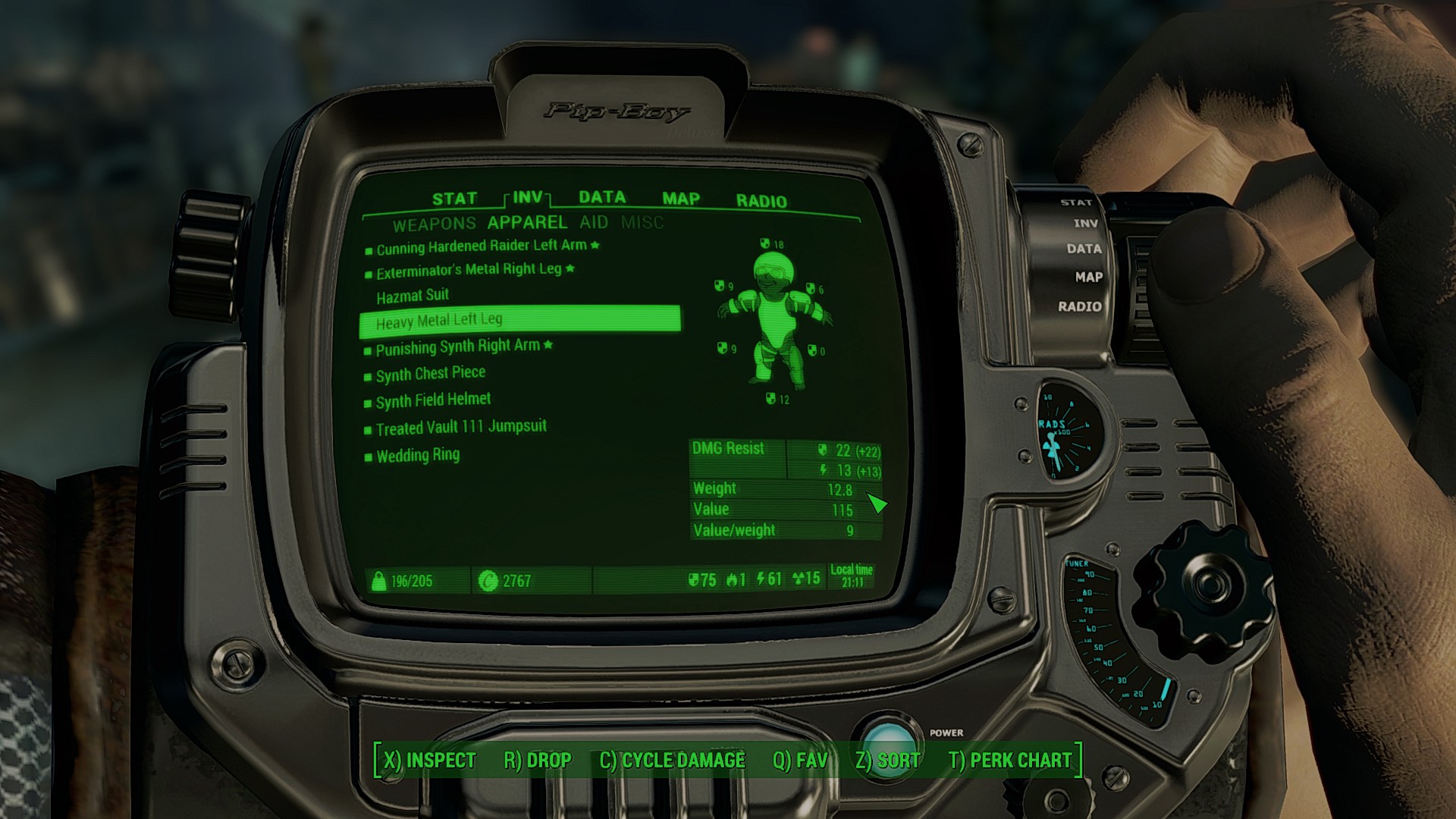The height and width of the screenshot is (819, 1456).
Task: Click the PERK CHART button
Action: point(1010,760)
